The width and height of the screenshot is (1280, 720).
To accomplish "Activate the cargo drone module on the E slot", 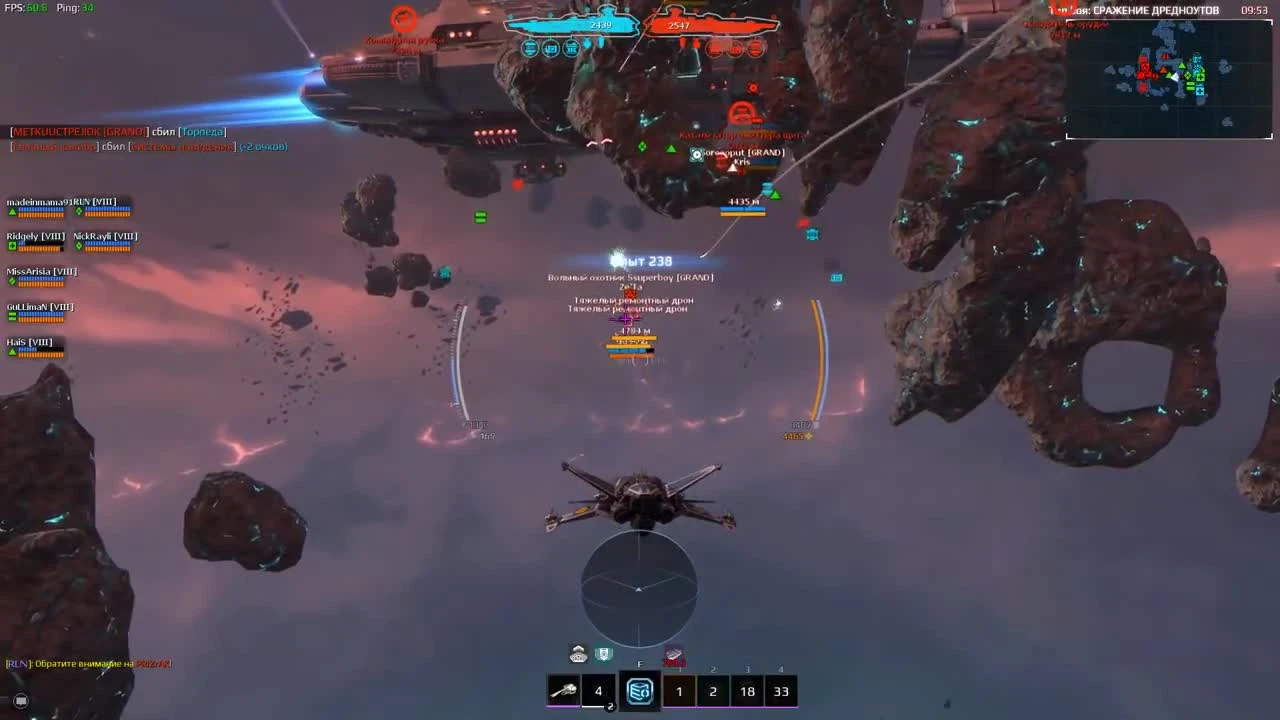I will pyautogui.click(x=638, y=690).
